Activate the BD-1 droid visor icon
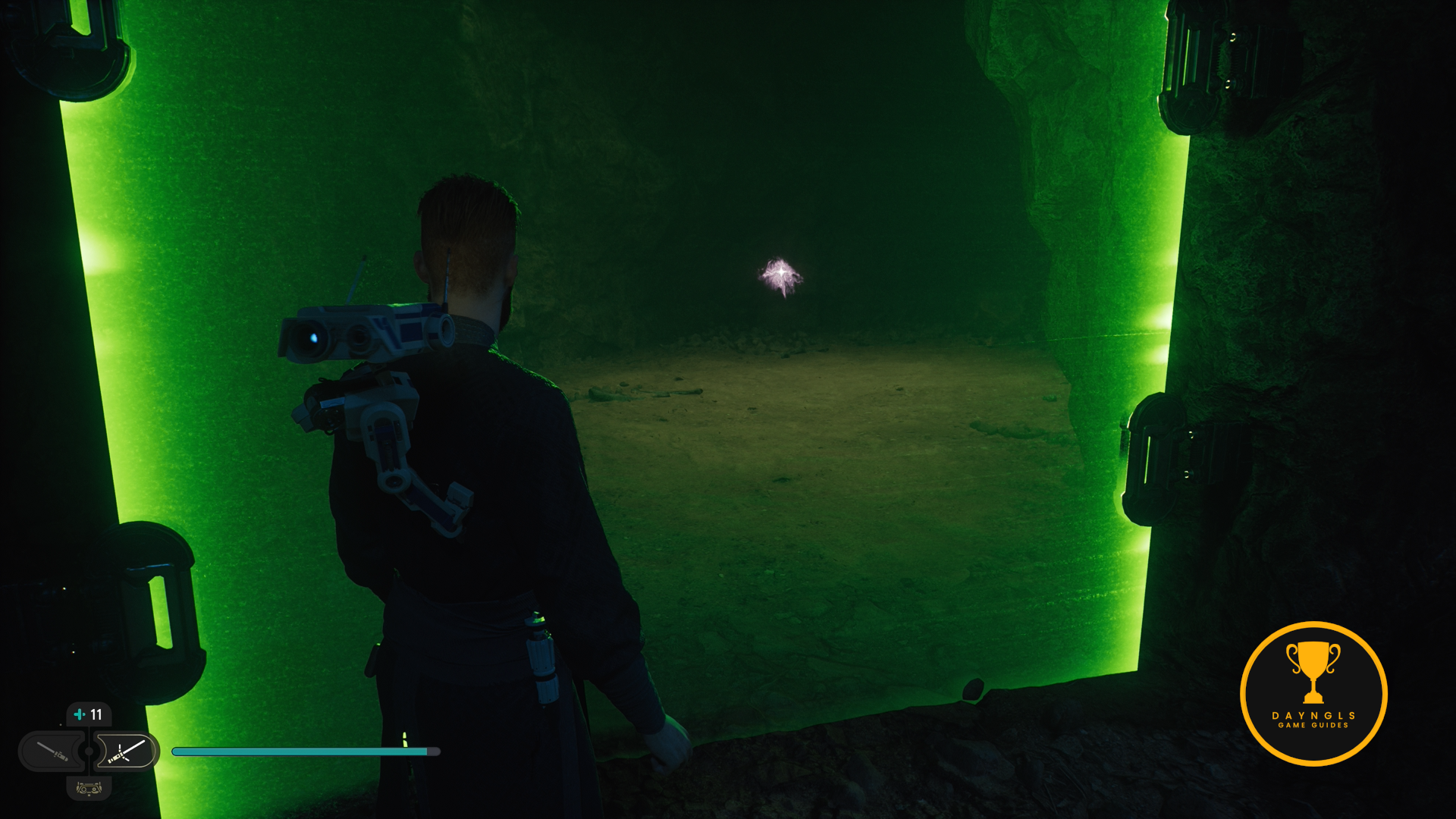Viewport: 1456px width, 819px height. [89, 789]
